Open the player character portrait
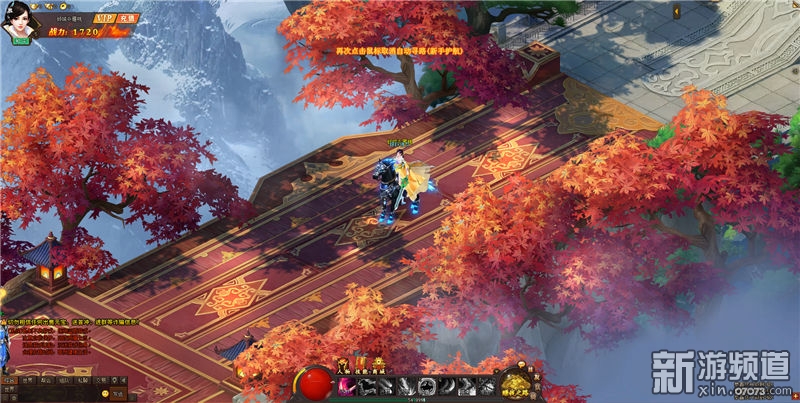Image resolution: width=800 pixels, height=403 pixels. (x=18, y=24)
